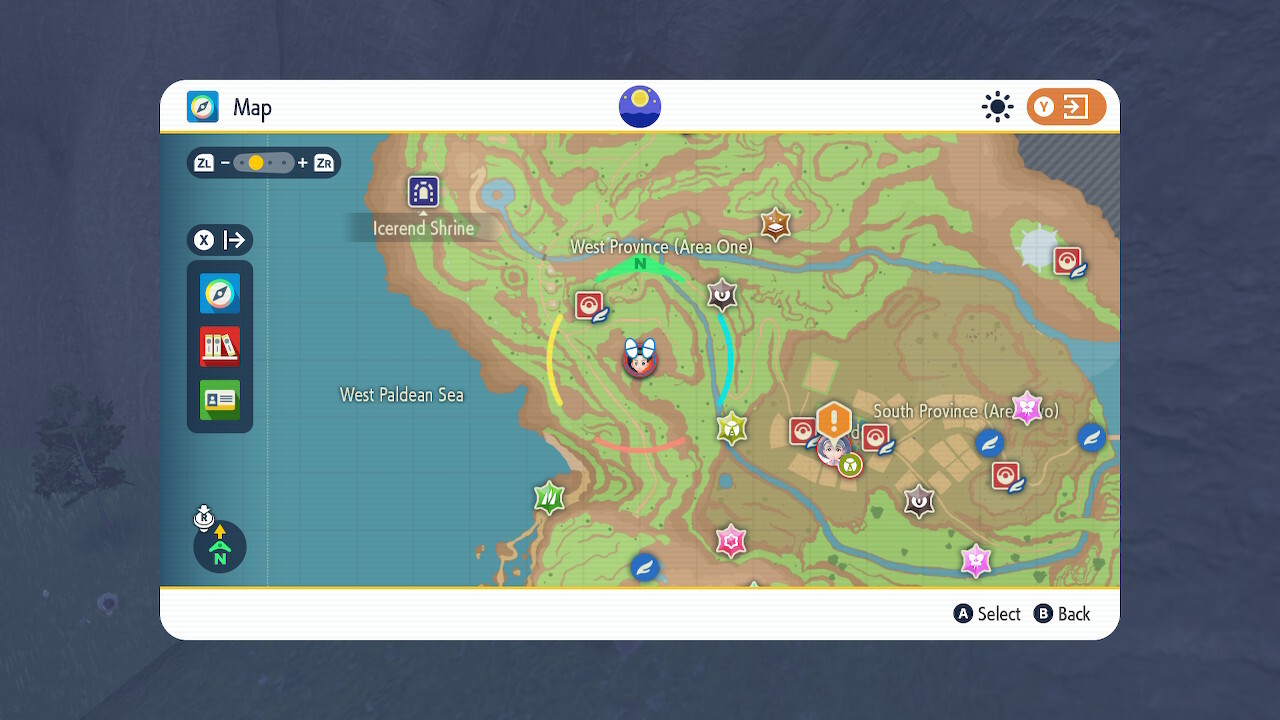Click the Icerend Shrine building icon
The width and height of the screenshot is (1280, 720).
point(423,191)
